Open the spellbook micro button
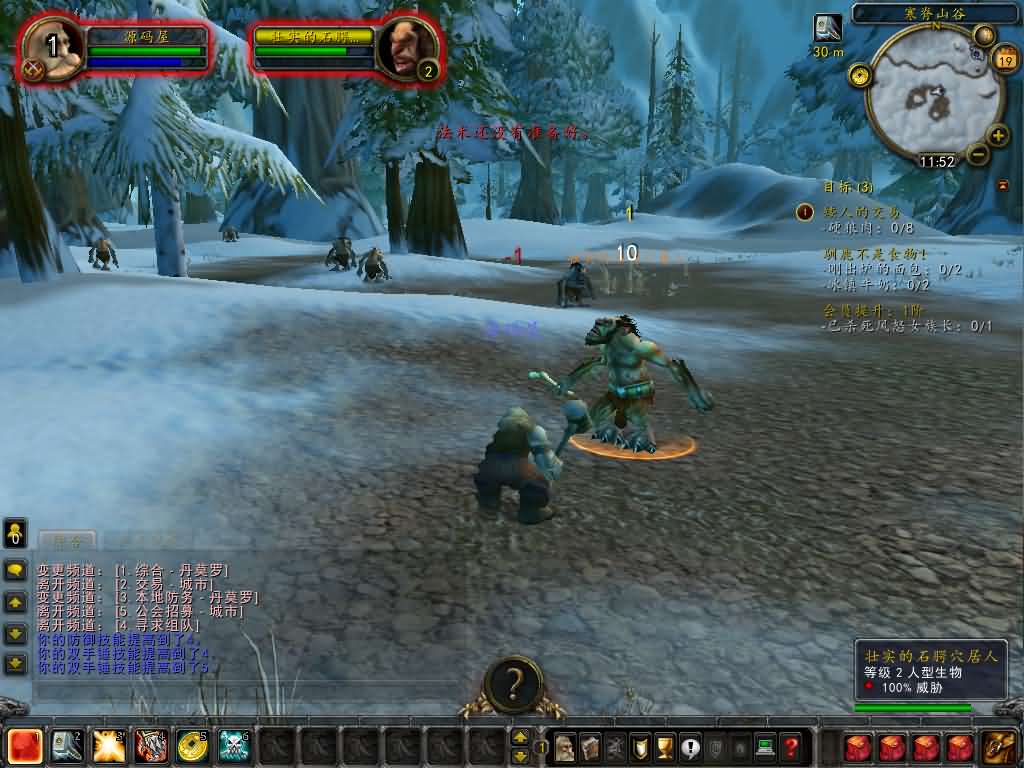 590,747
